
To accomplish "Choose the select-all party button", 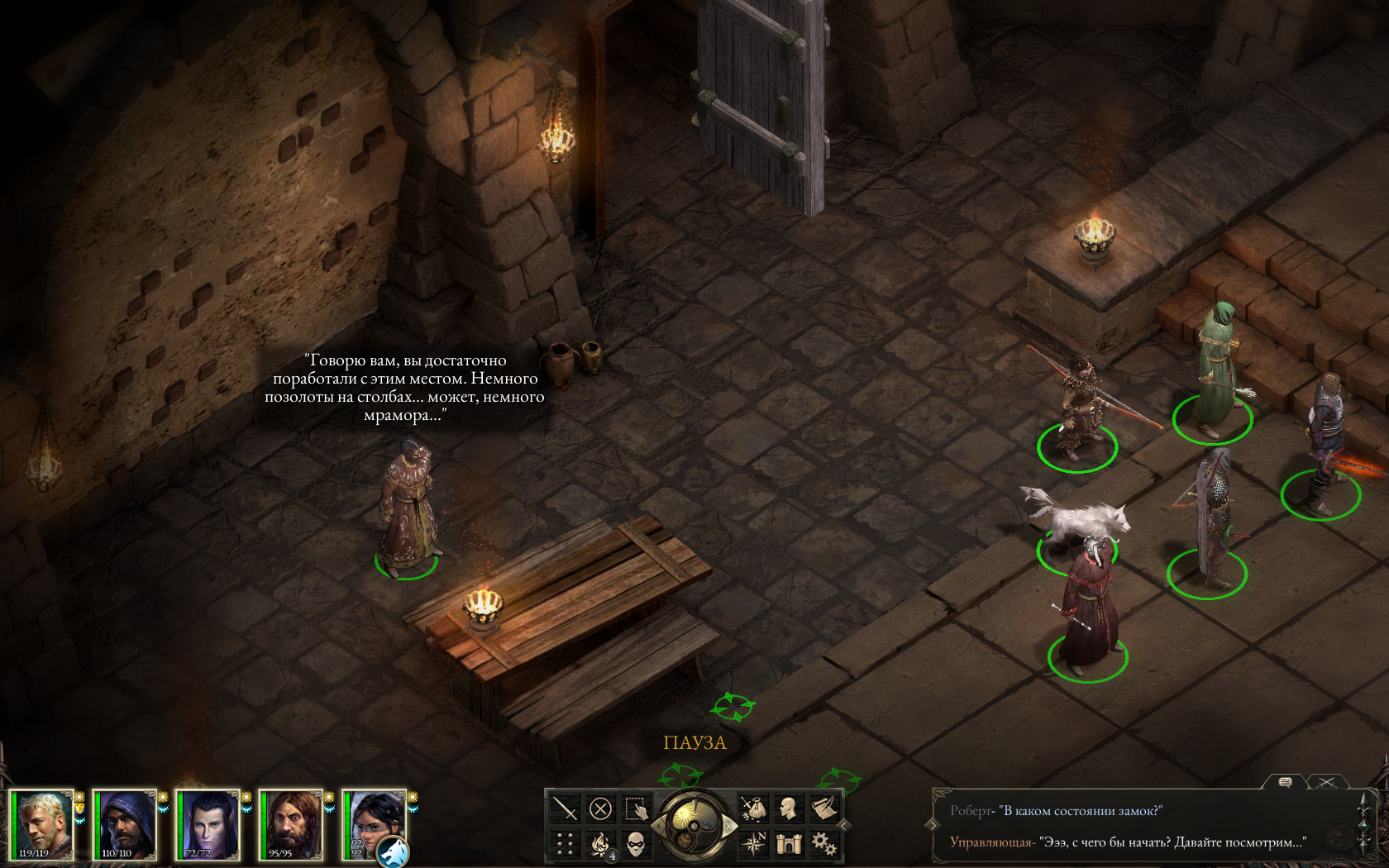I will tap(636, 808).
